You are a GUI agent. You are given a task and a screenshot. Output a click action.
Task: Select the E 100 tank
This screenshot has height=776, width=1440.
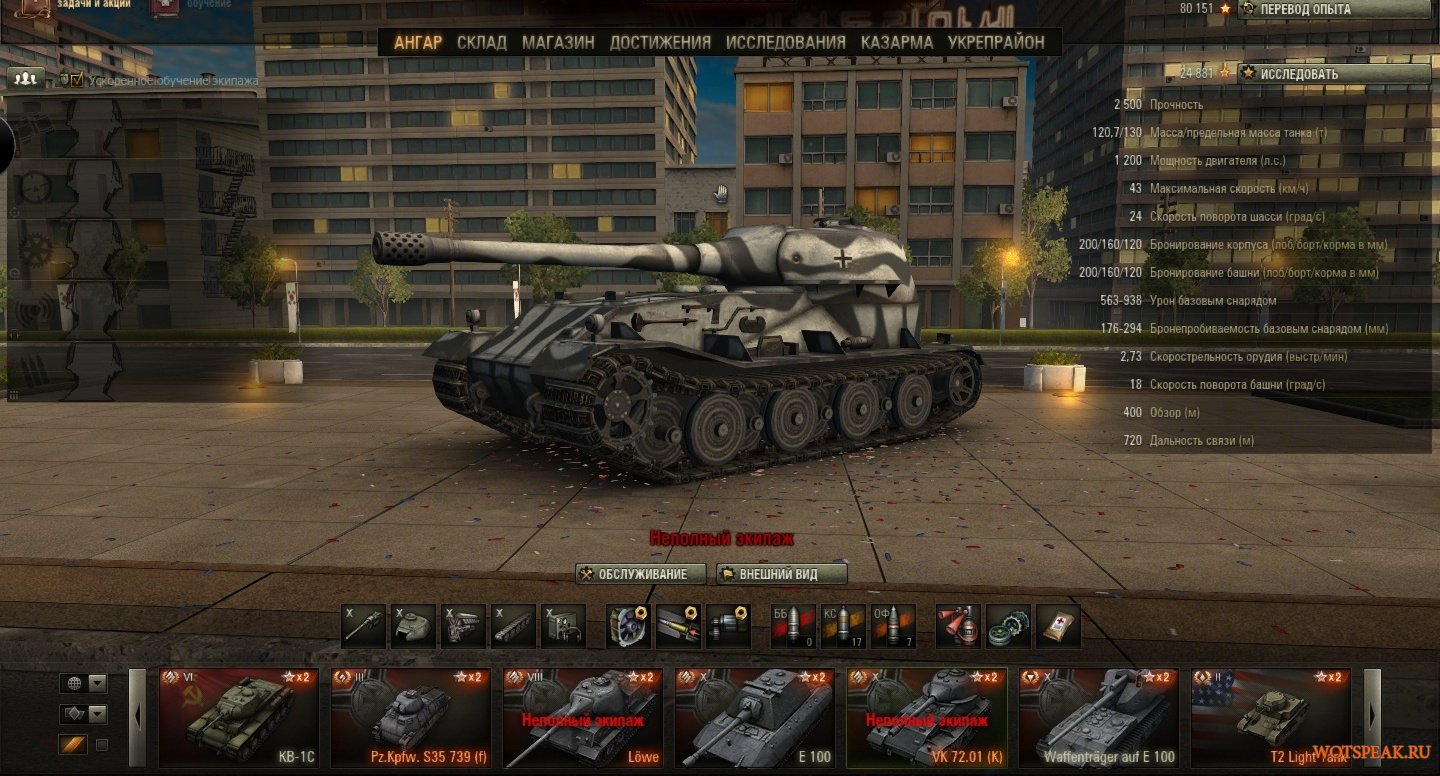pos(755,717)
